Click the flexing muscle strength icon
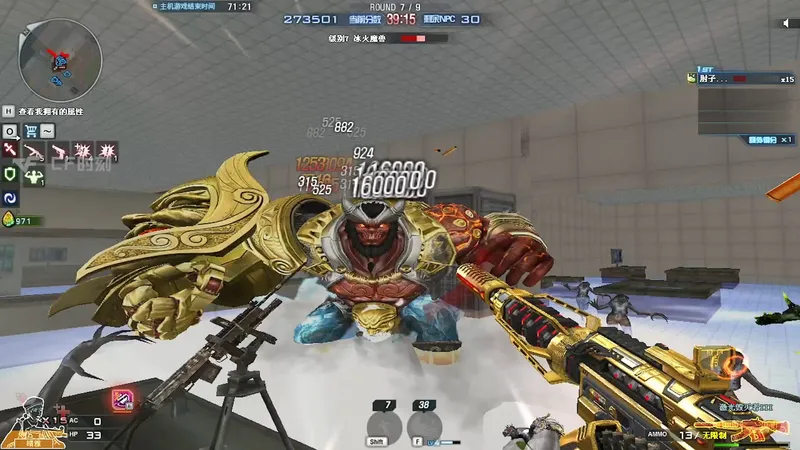This screenshot has width=800, height=450. [35, 176]
